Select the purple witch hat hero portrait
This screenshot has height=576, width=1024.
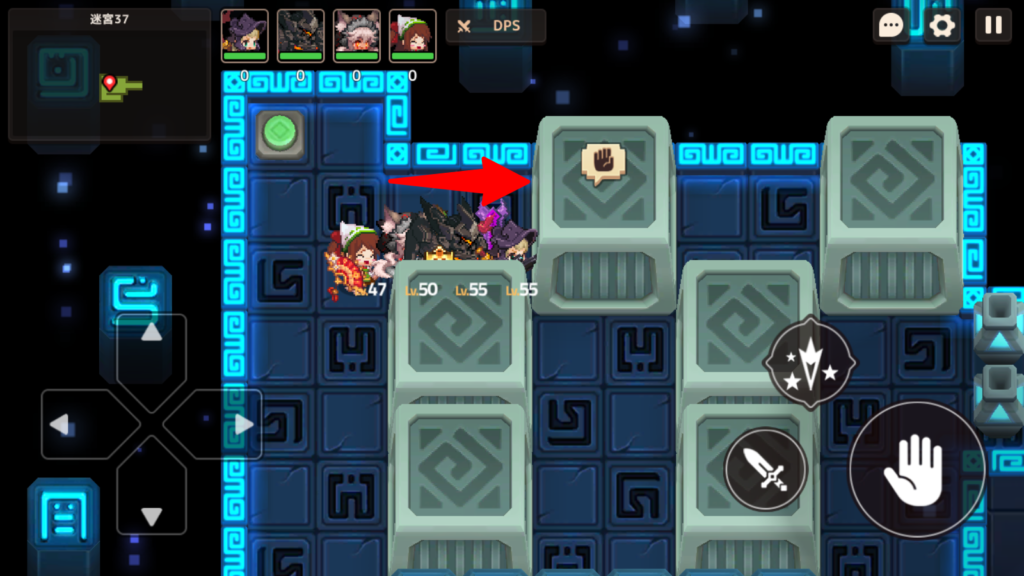(244, 35)
